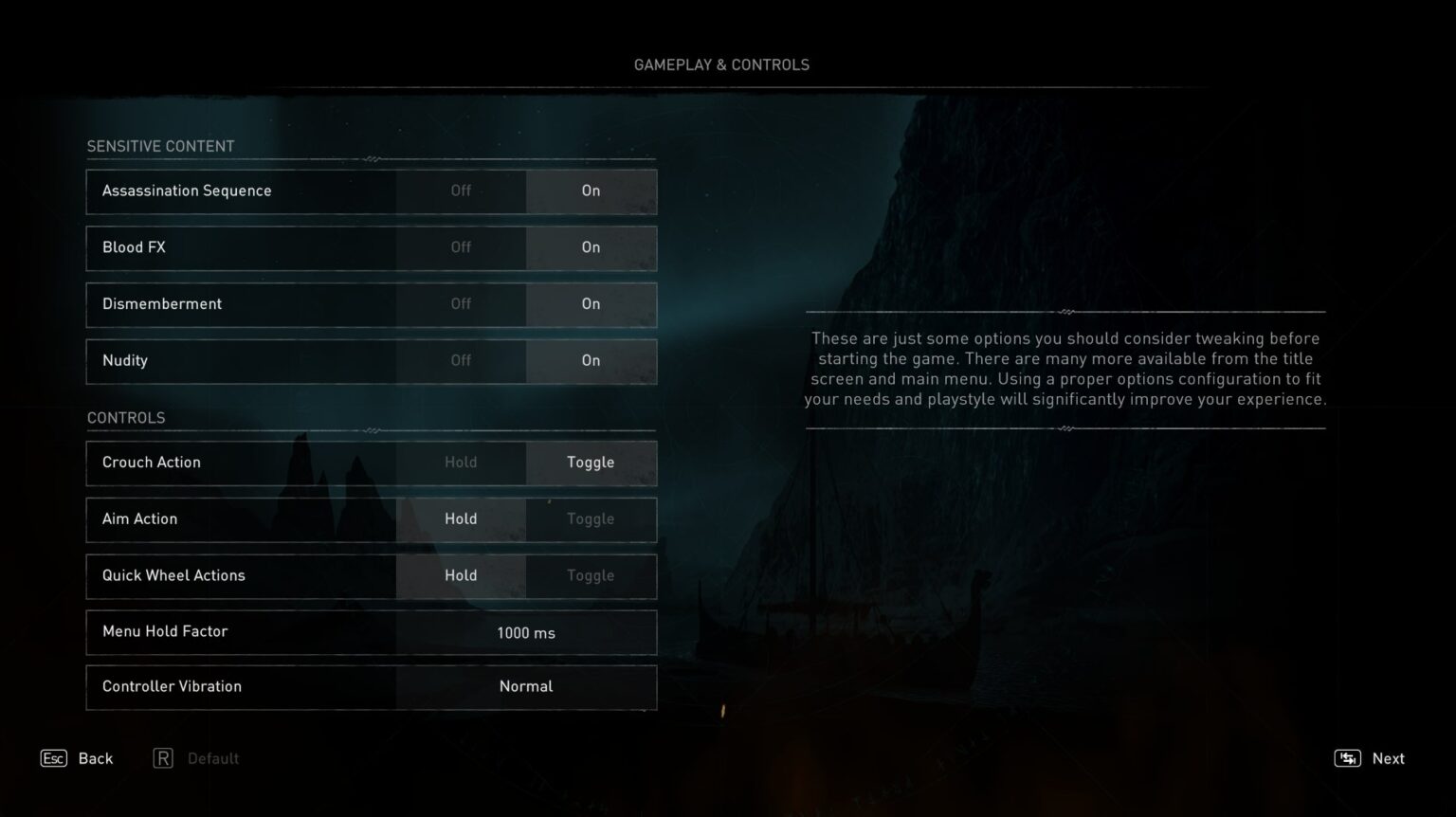Enable Assassination Sequence On setting
This screenshot has height=817, width=1456.
click(x=591, y=191)
